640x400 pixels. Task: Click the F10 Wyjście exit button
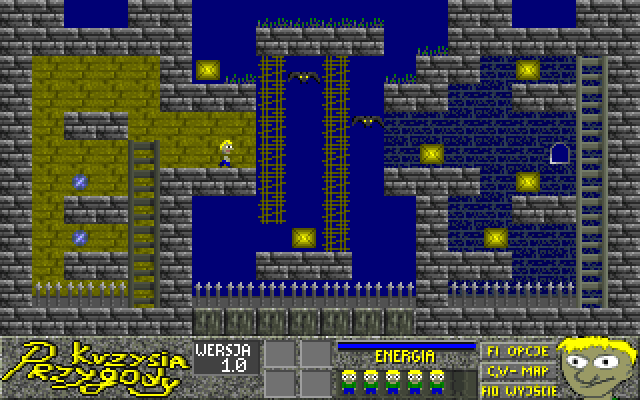515,387
